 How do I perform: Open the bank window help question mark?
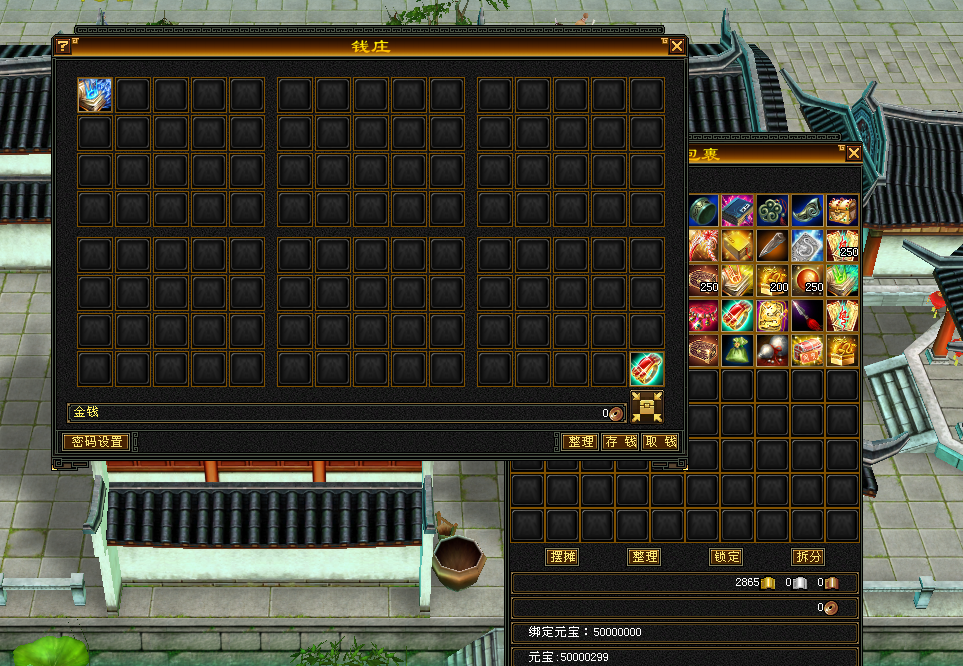coord(62,46)
